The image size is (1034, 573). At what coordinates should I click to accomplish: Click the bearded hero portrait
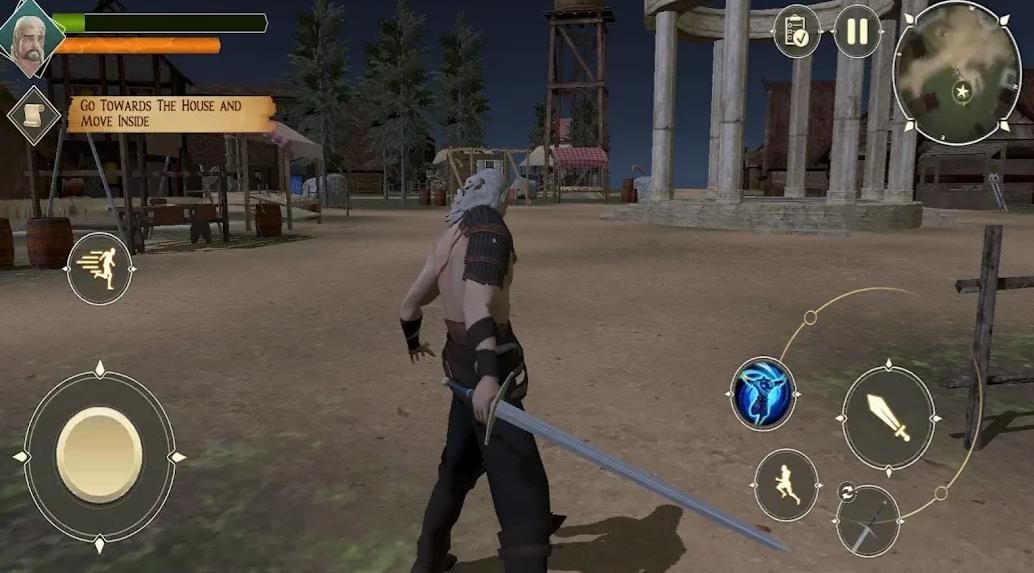pos(30,41)
